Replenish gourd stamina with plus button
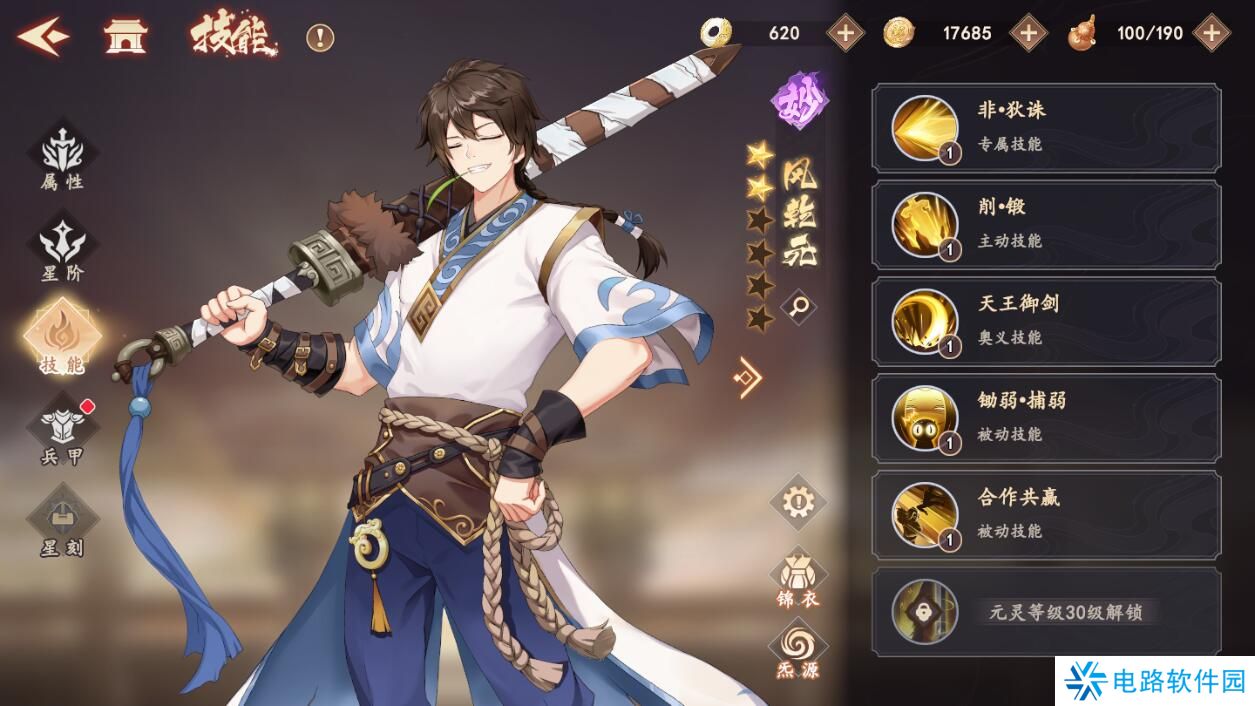 [1211, 33]
